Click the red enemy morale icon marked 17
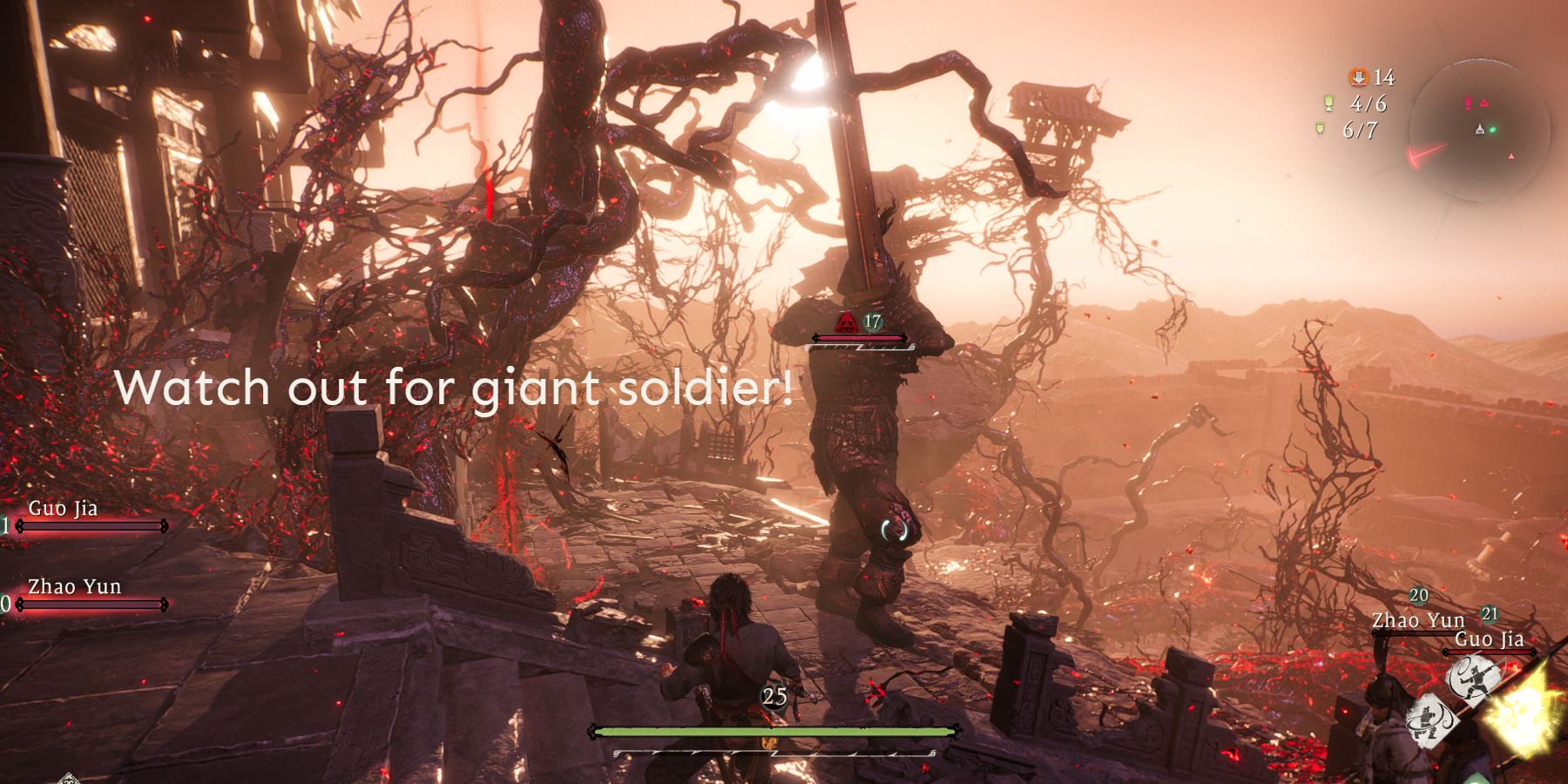1568x784 pixels. click(x=845, y=323)
